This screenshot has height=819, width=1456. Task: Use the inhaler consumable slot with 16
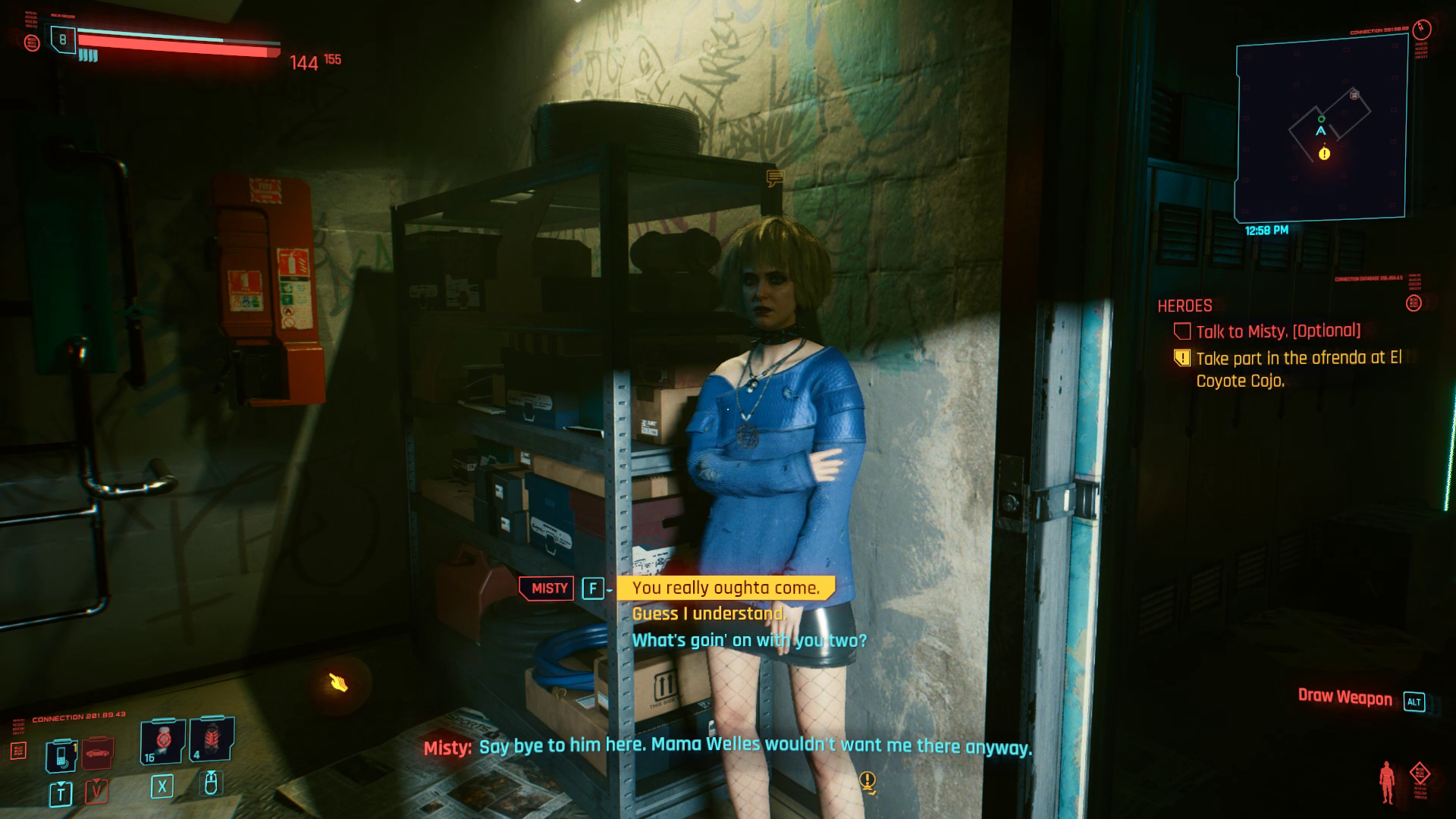(x=162, y=741)
